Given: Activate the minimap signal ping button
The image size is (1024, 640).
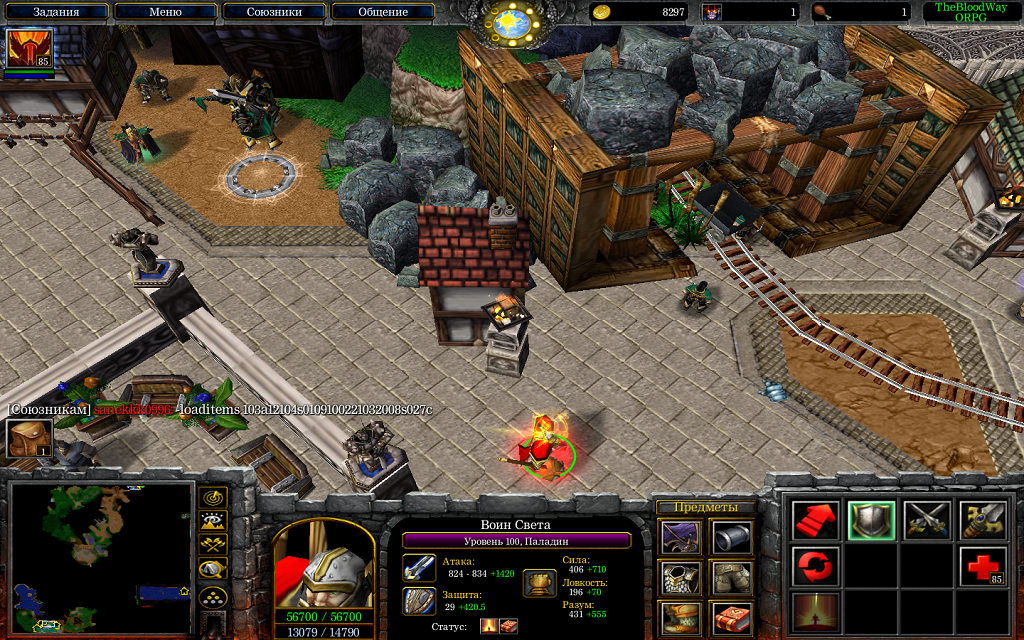Looking at the screenshot, I should (x=213, y=497).
